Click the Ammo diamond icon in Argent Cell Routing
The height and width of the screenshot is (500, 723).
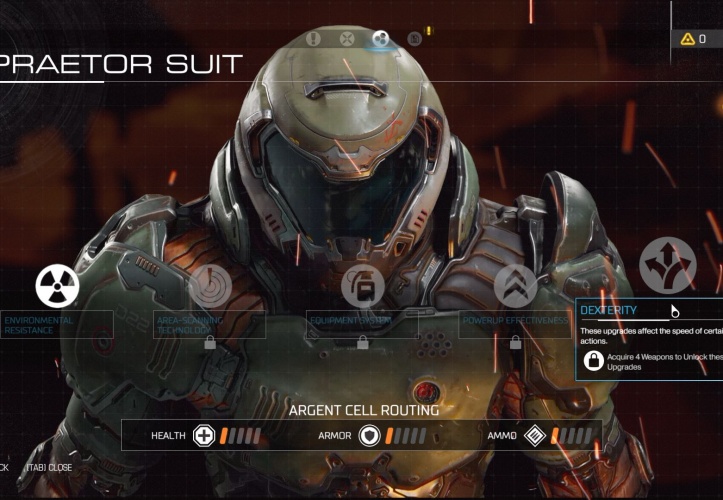[535, 435]
